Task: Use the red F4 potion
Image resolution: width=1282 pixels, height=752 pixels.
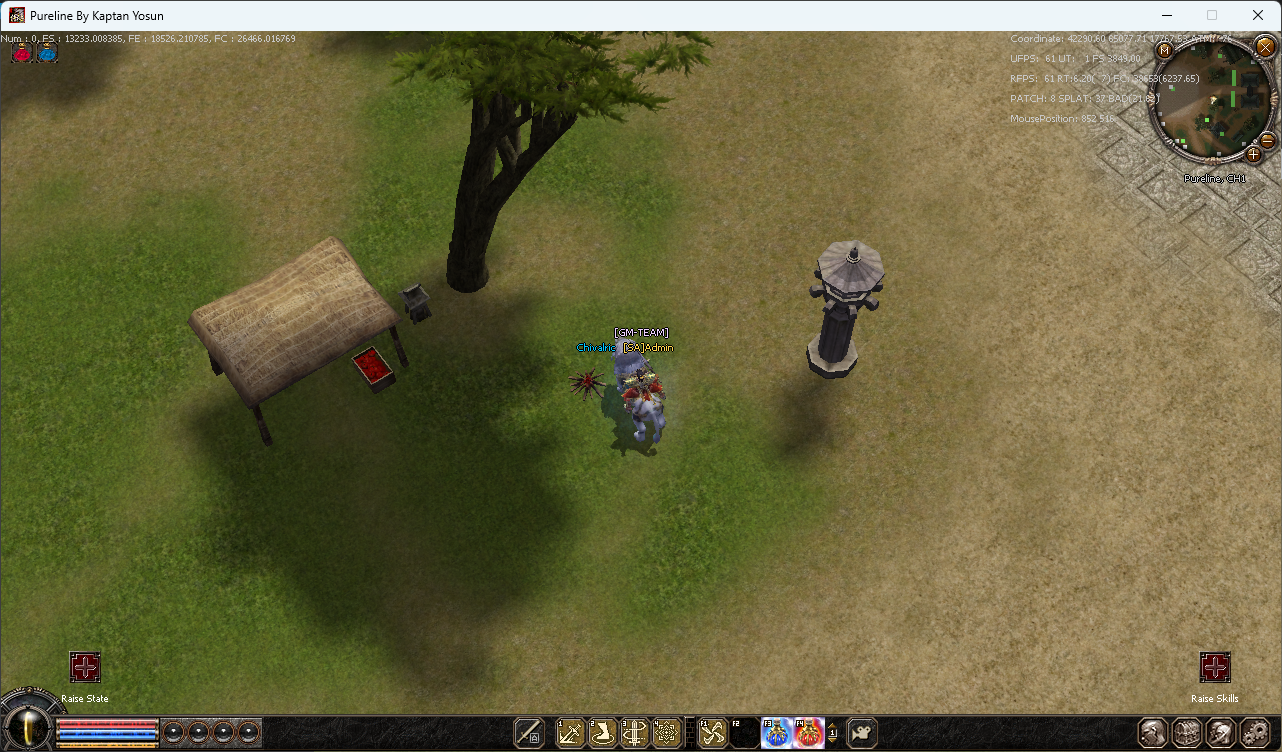Action: [809, 732]
